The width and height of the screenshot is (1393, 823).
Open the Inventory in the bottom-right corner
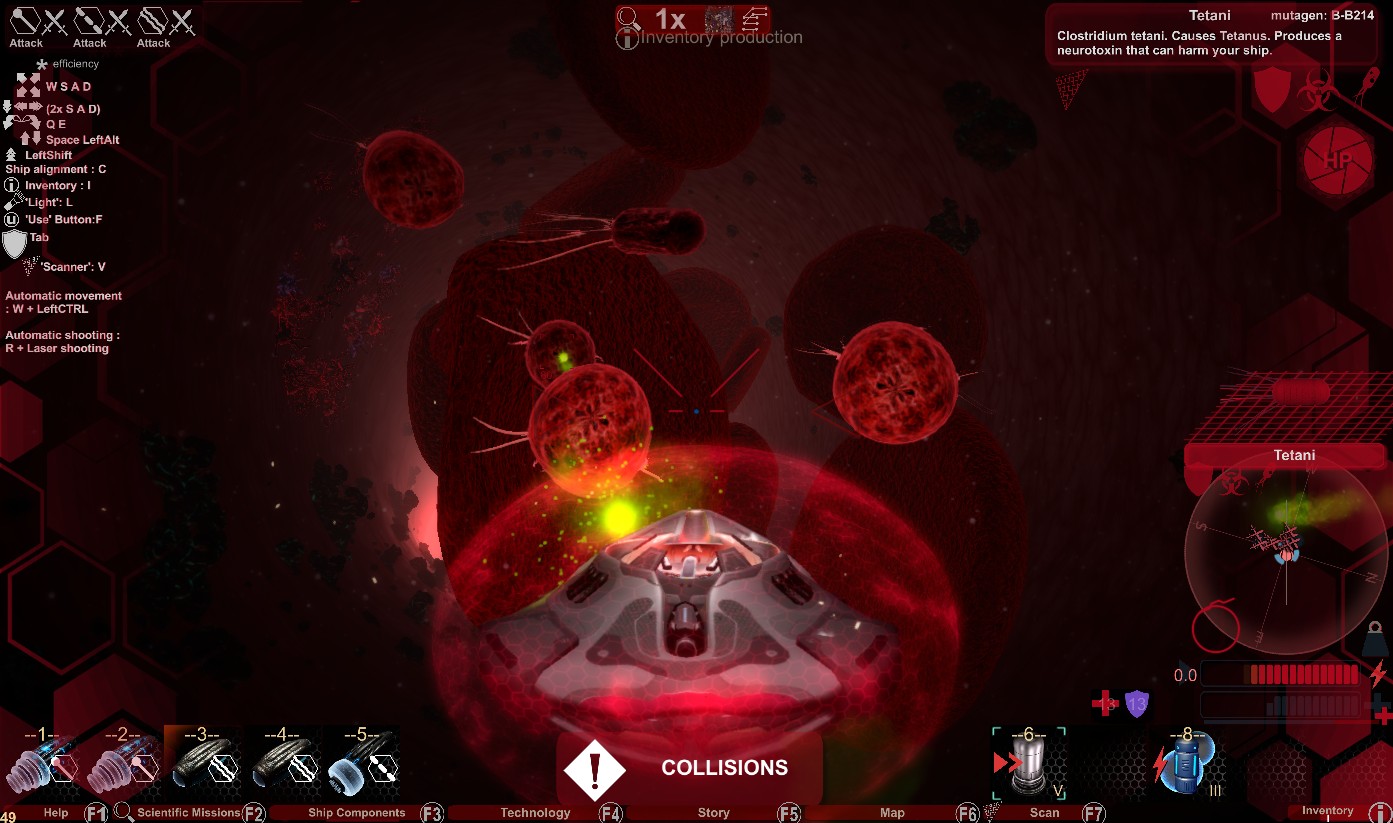[x=1328, y=811]
